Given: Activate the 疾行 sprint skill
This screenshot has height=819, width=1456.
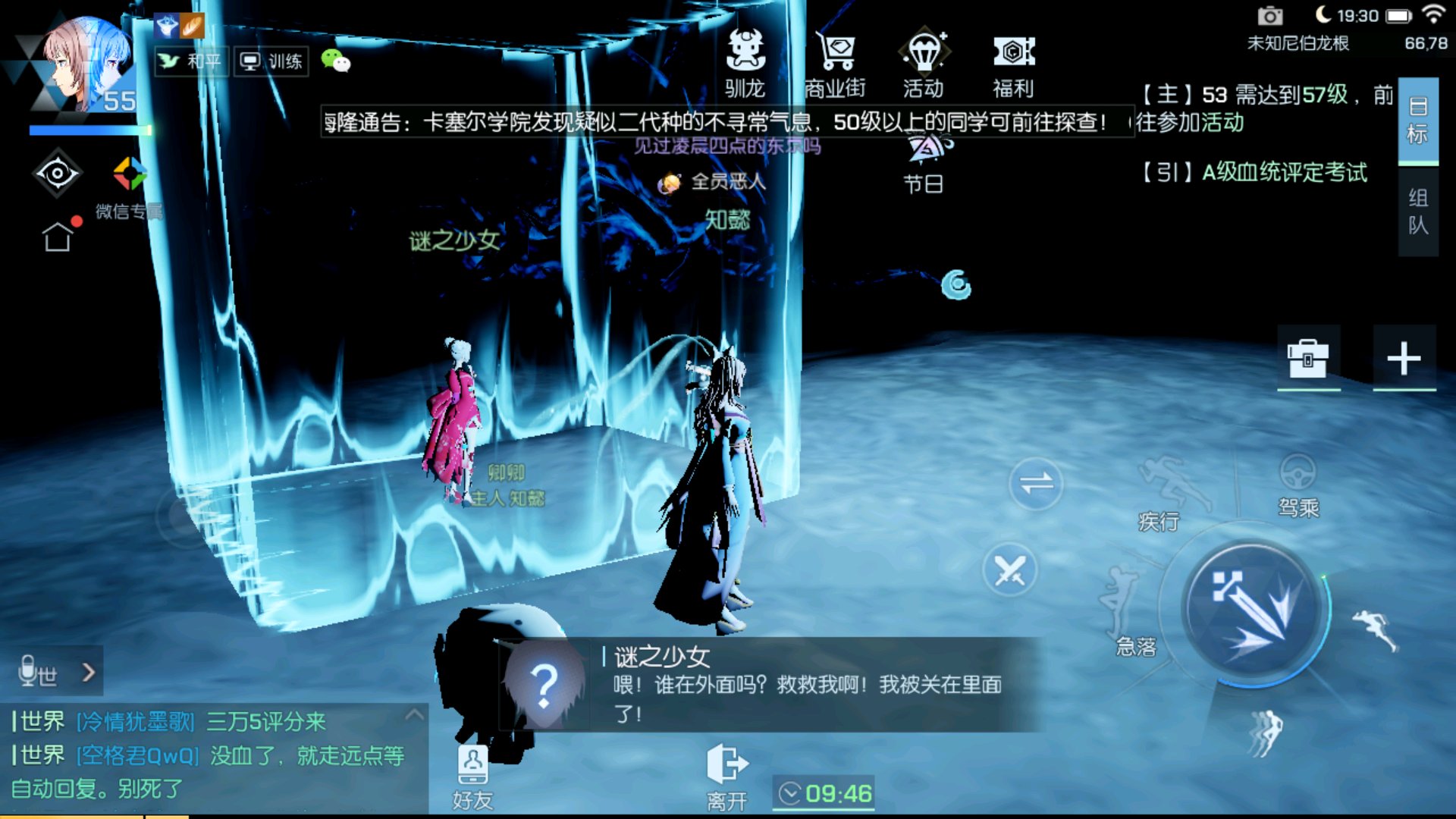Looking at the screenshot, I should click(1163, 493).
